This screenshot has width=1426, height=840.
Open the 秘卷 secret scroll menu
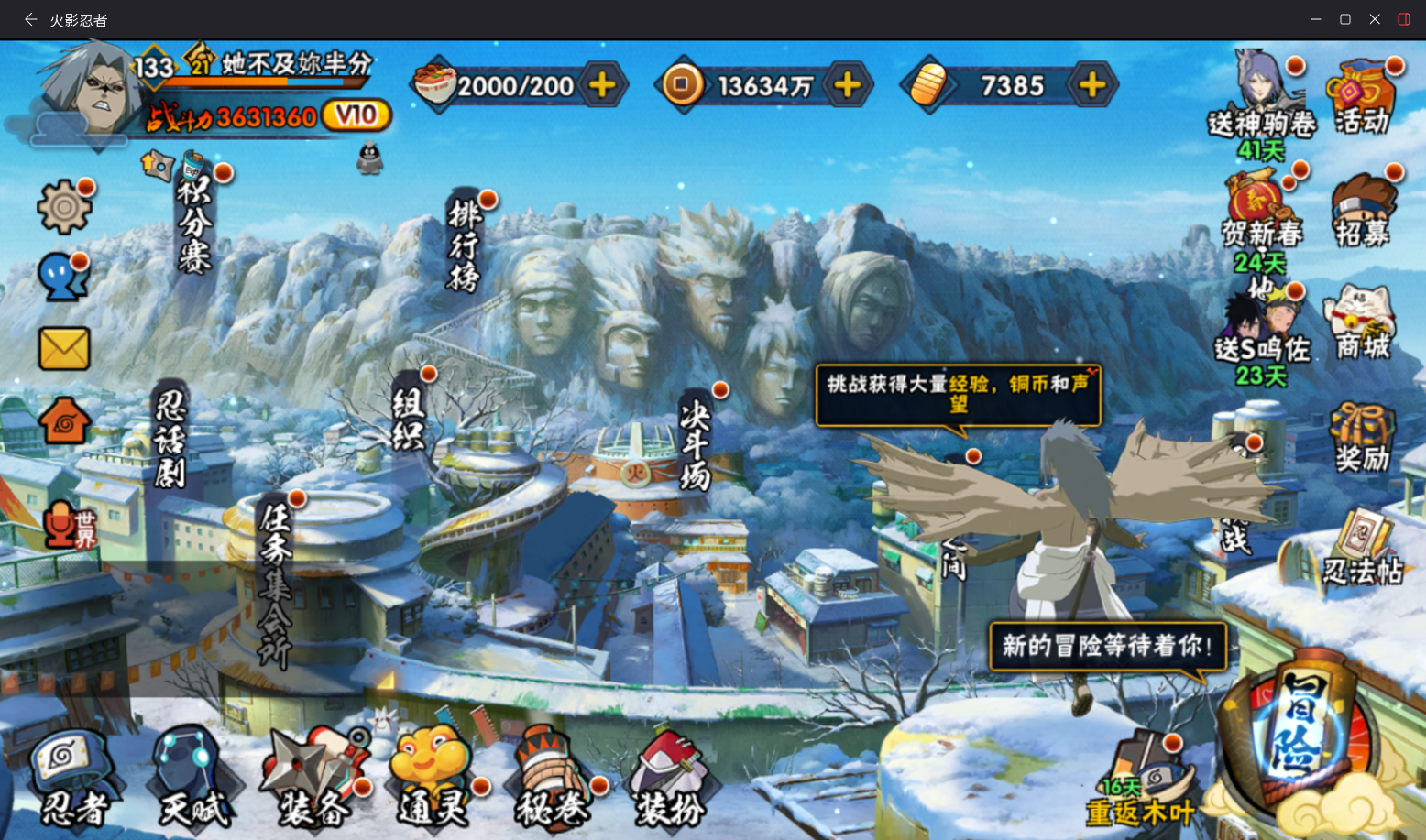(552, 780)
